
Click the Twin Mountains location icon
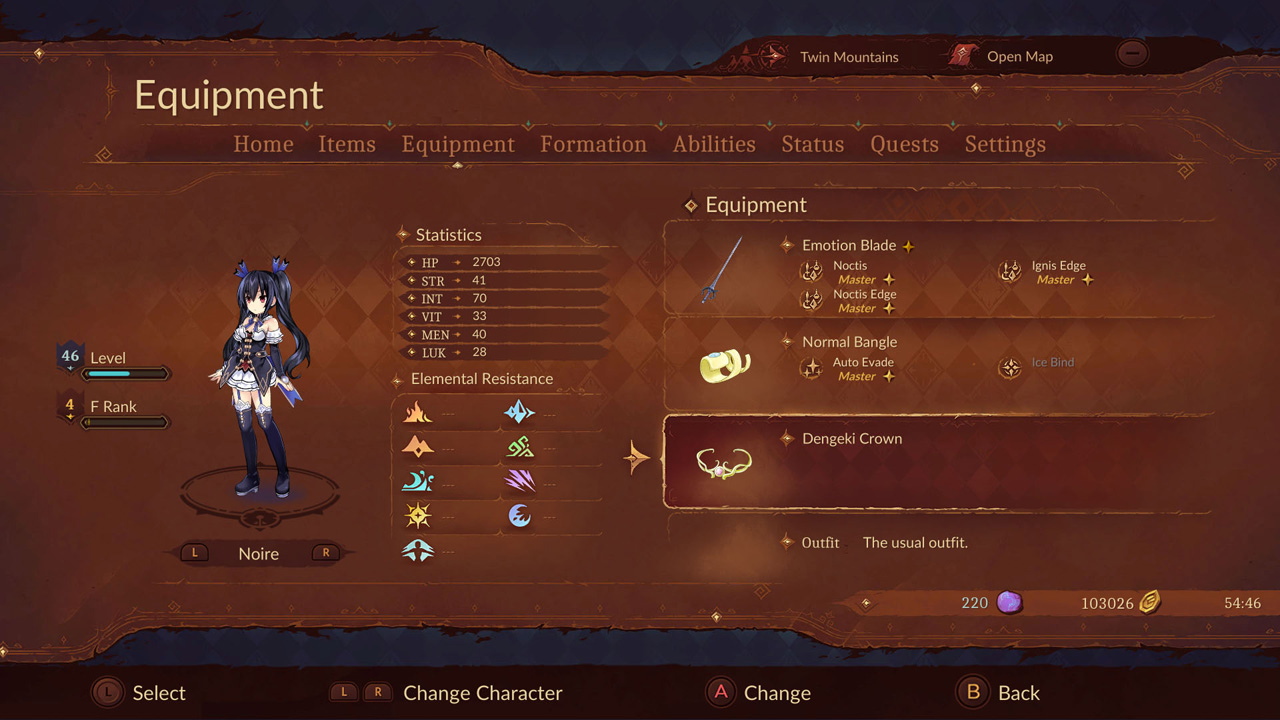(770, 56)
